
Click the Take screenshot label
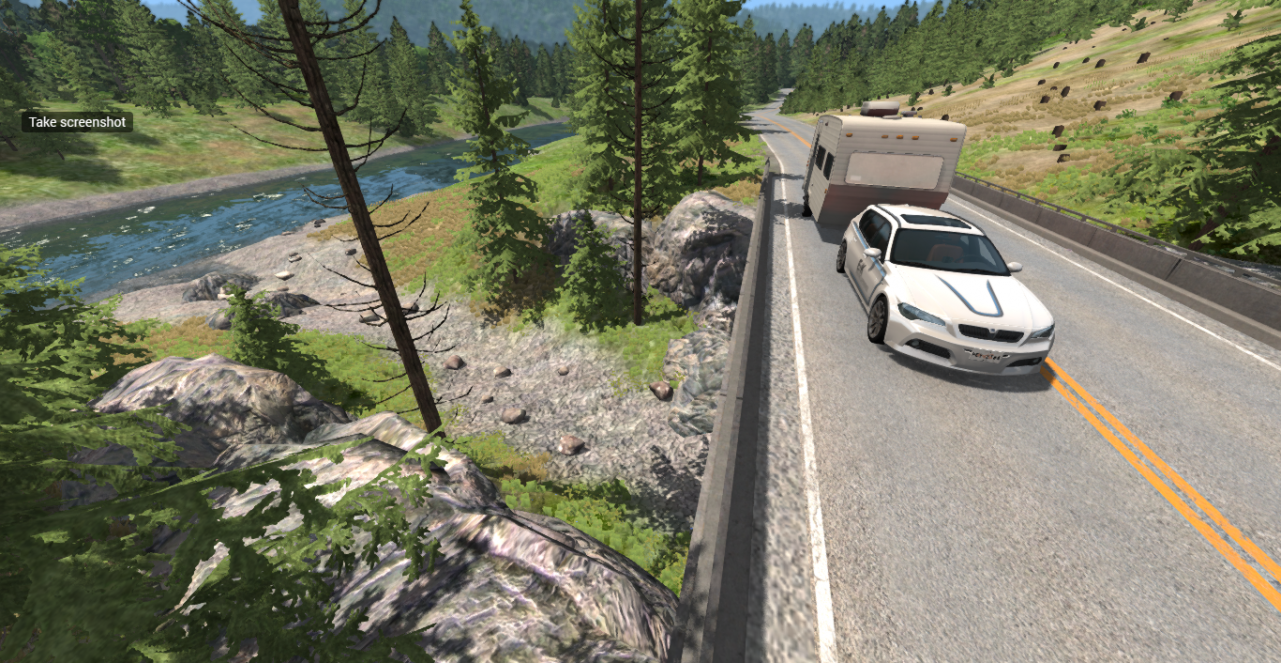(x=77, y=122)
